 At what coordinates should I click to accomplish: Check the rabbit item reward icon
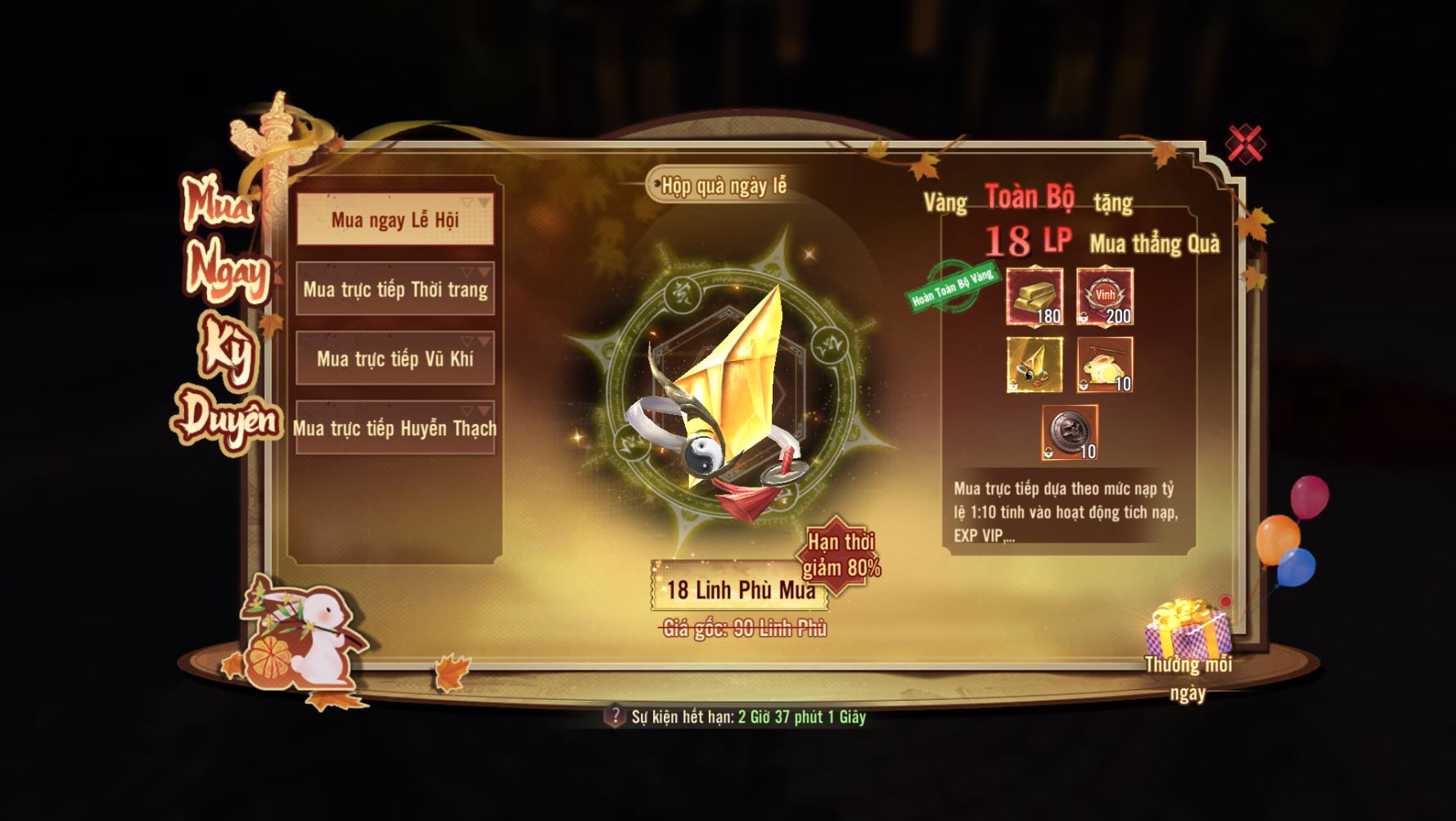(1105, 365)
